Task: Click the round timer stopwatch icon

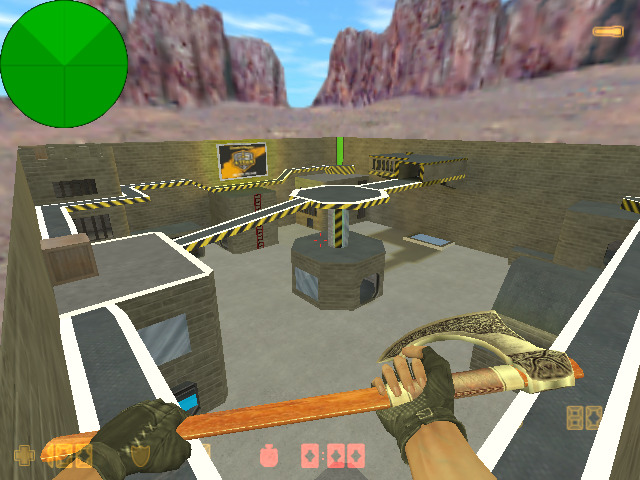Action: 270,455
